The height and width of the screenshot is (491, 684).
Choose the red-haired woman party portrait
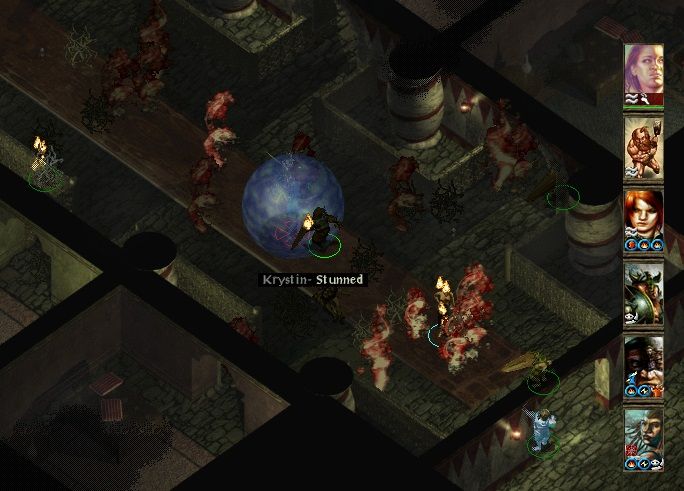(643, 215)
